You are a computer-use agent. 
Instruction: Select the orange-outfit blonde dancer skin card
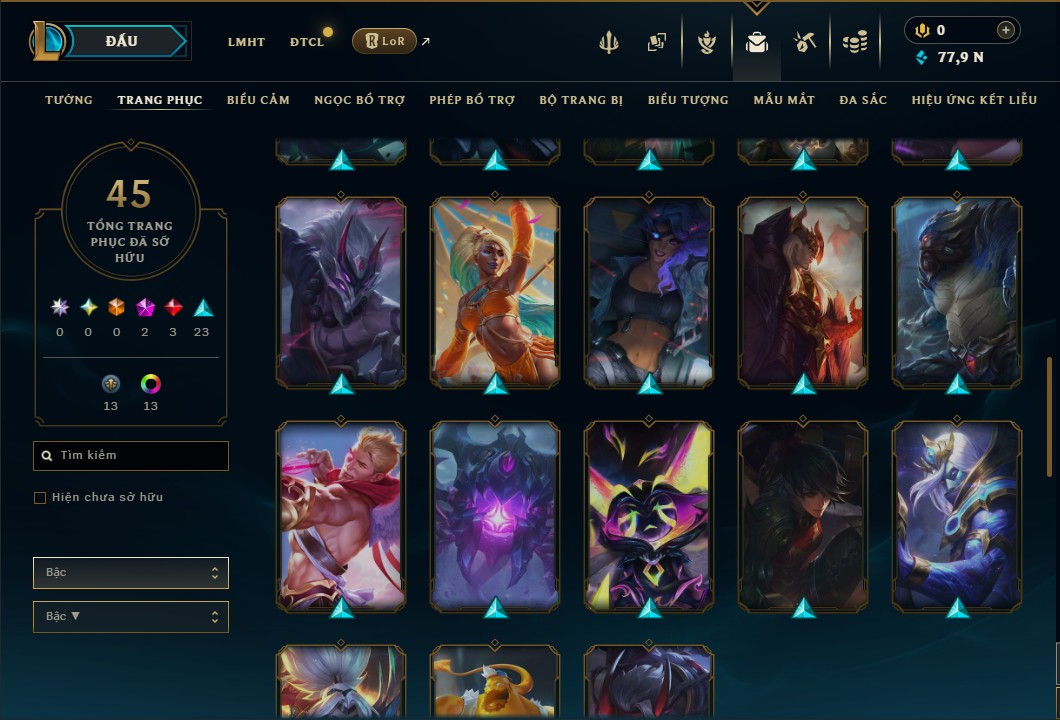click(x=496, y=292)
